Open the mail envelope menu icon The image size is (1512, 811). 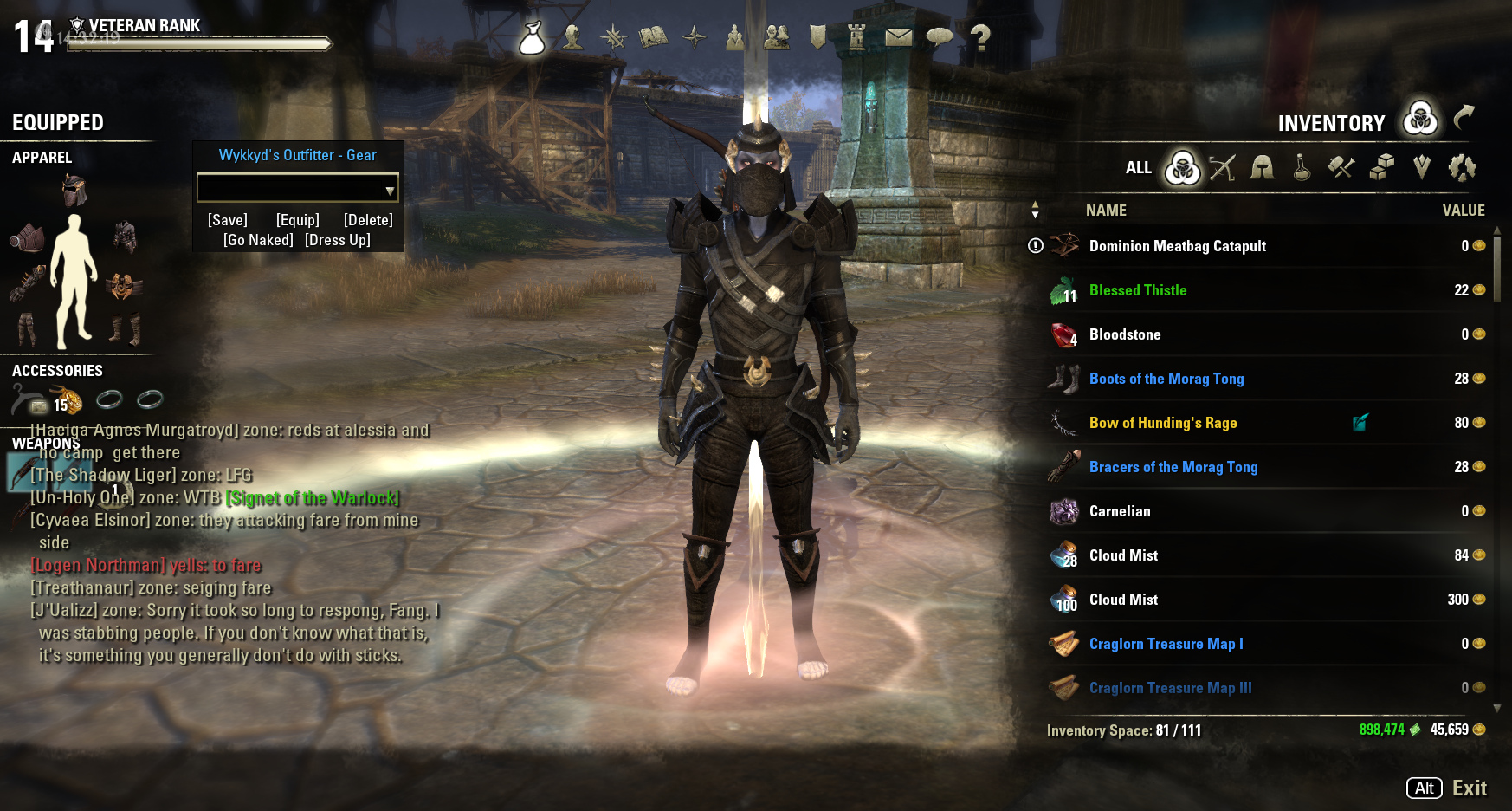point(898,36)
